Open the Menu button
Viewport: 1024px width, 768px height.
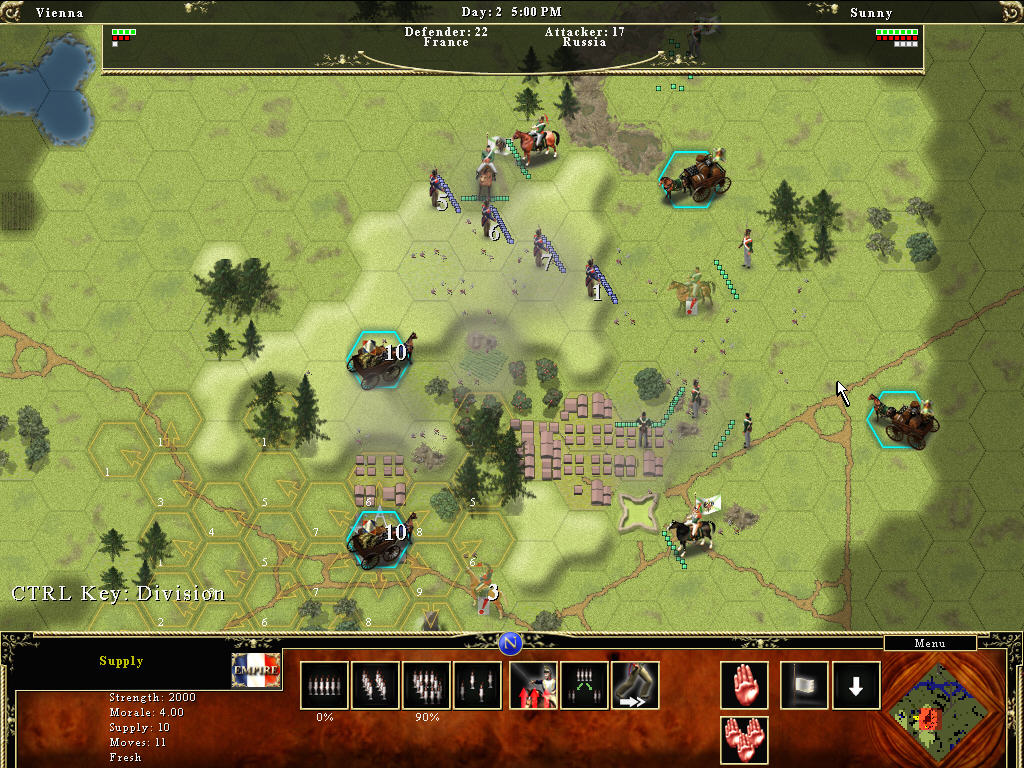[x=930, y=643]
